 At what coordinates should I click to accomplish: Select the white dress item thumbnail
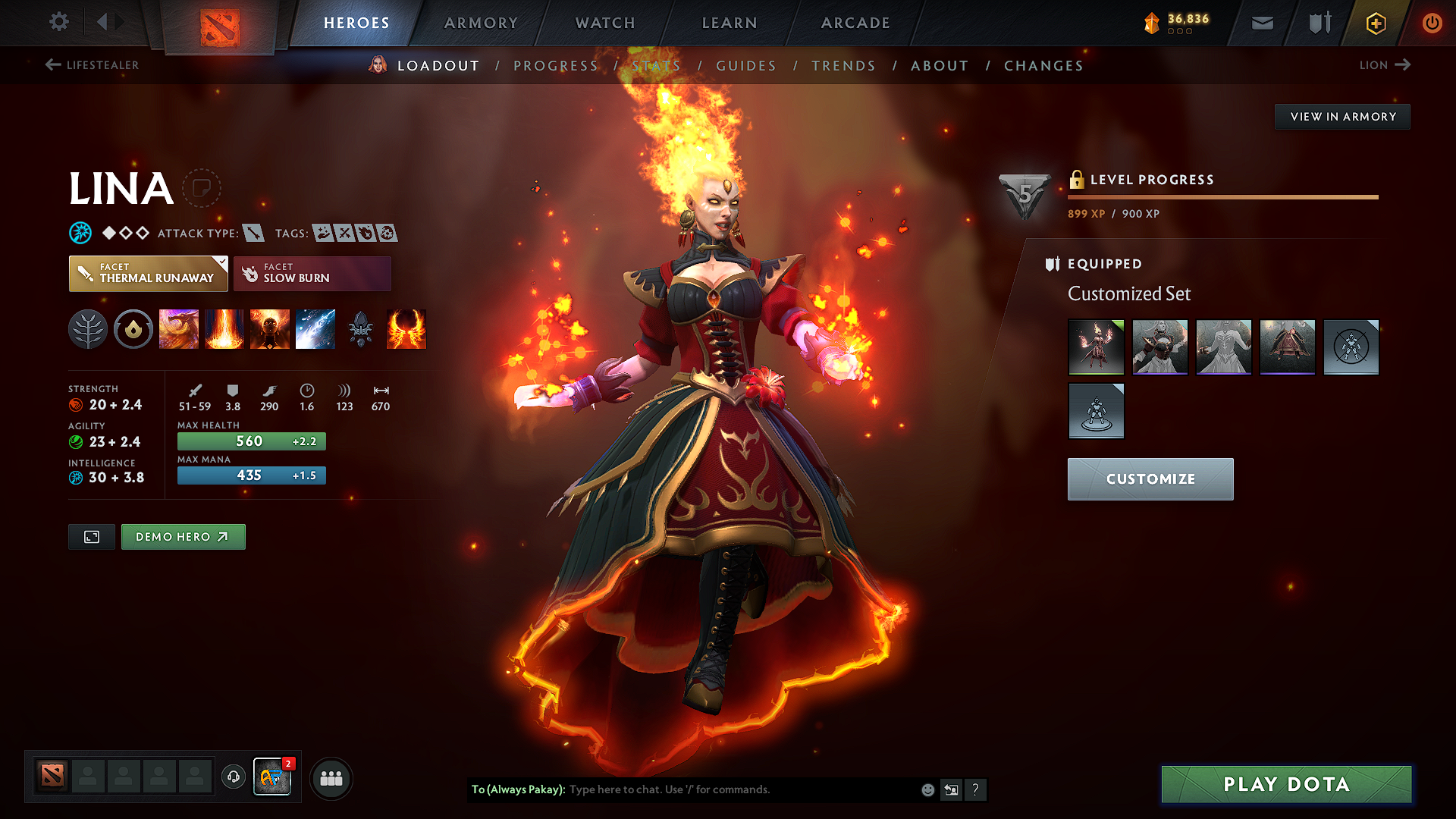[1223, 347]
